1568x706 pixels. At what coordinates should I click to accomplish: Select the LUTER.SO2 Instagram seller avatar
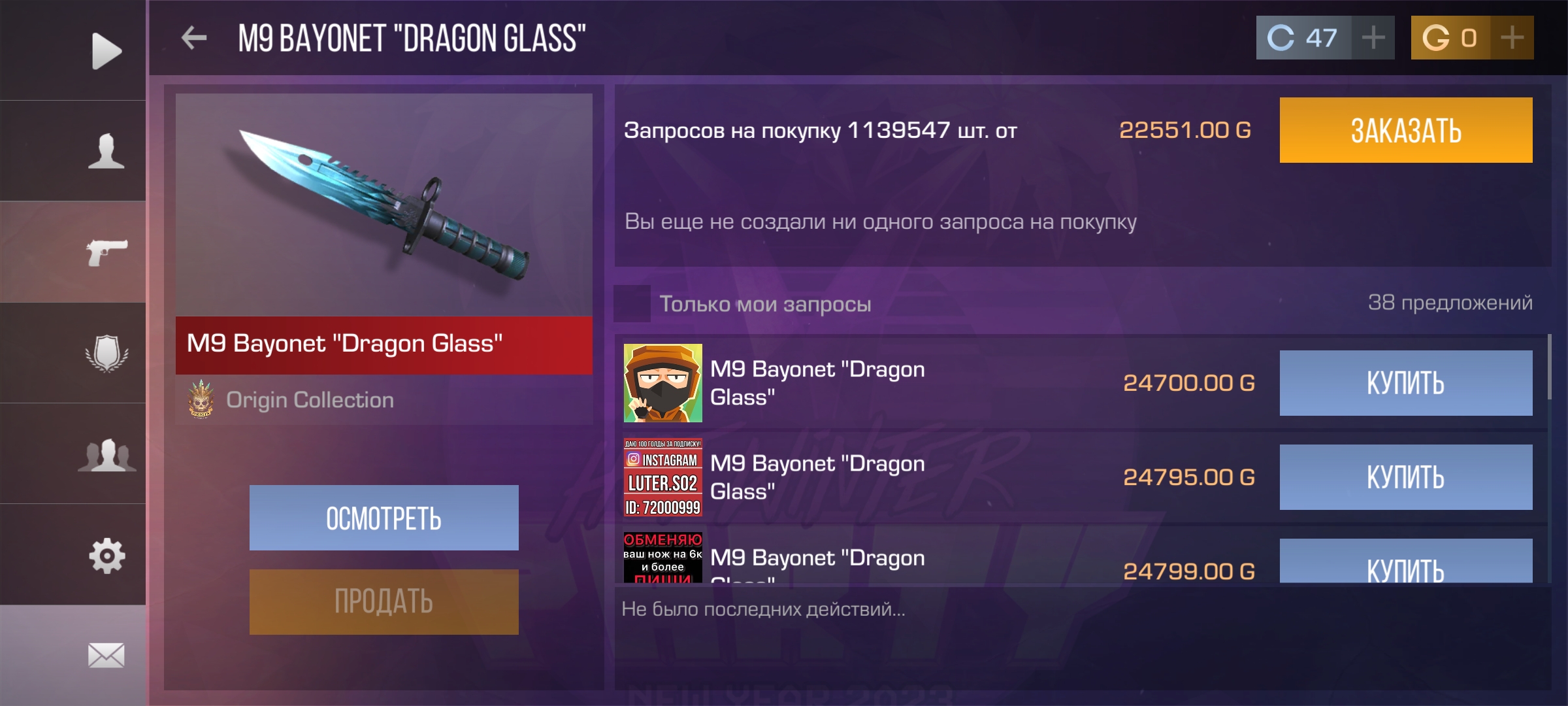[x=662, y=477]
